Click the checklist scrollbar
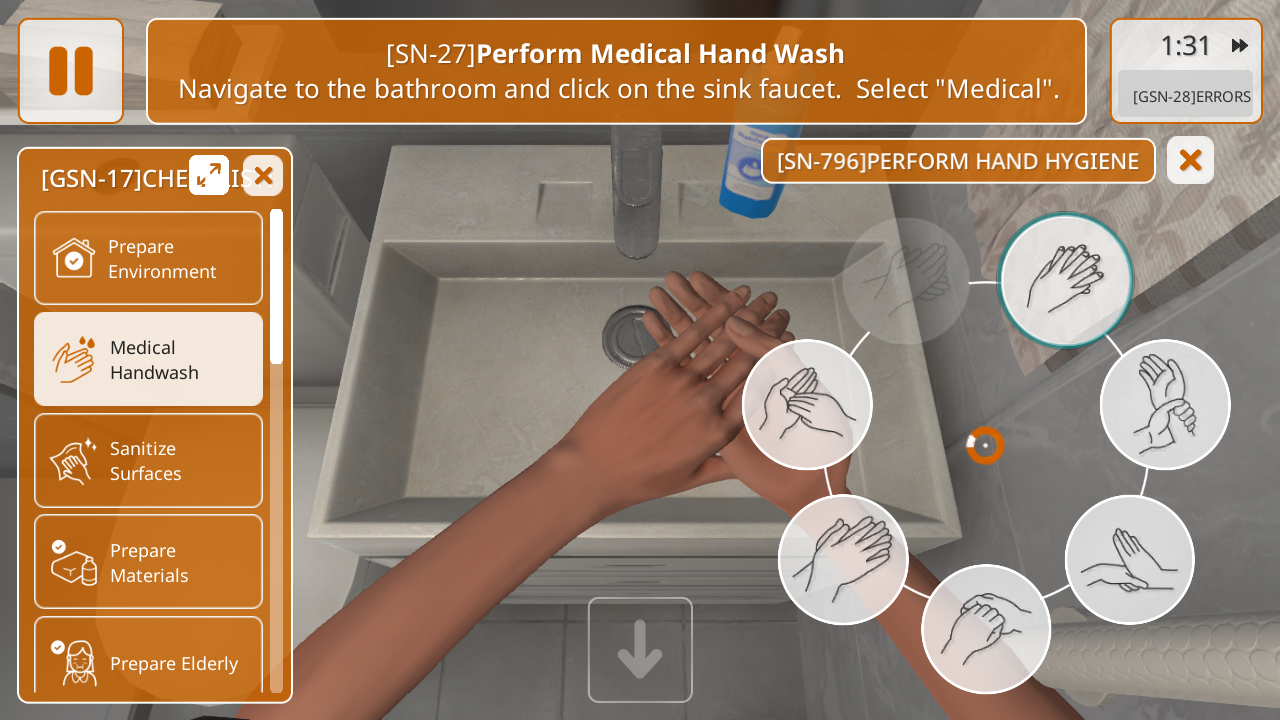1280x720 pixels. 276,288
